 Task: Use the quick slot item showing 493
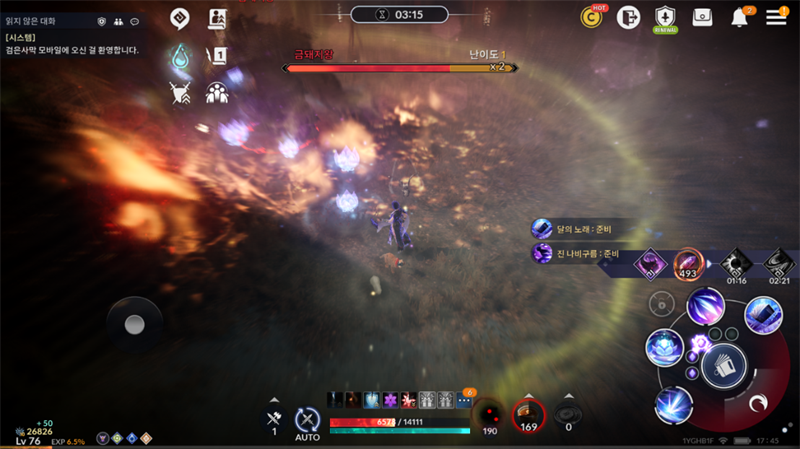[x=688, y=263]
